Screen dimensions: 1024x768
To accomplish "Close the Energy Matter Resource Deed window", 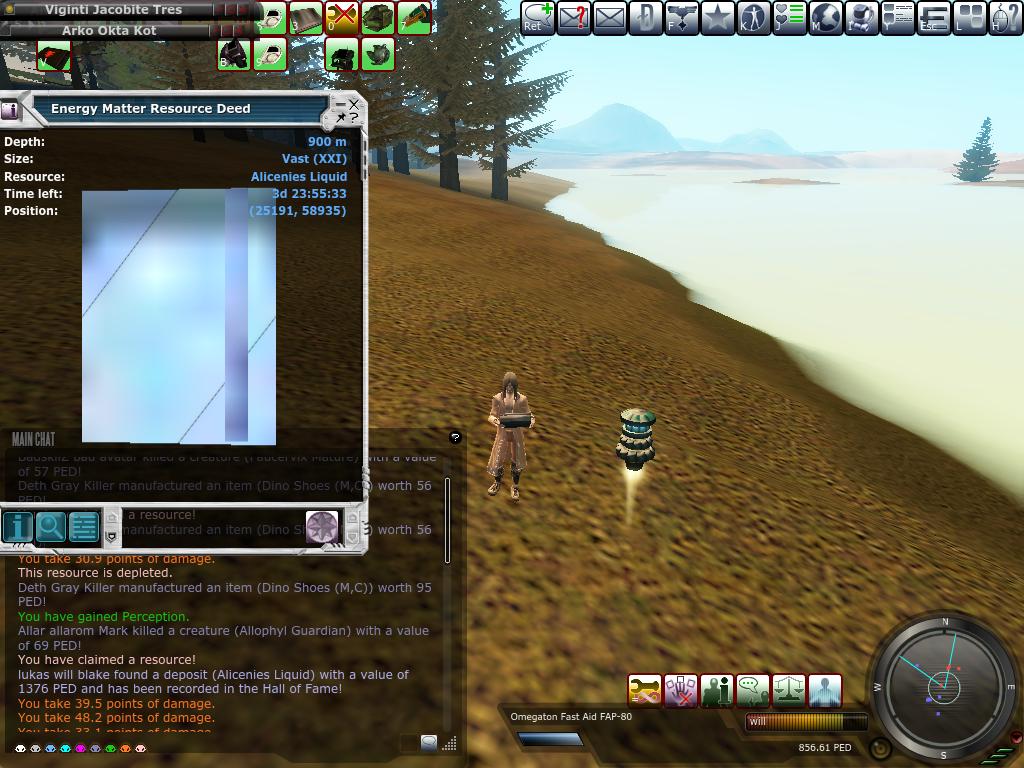I will [x=354, y=104].
